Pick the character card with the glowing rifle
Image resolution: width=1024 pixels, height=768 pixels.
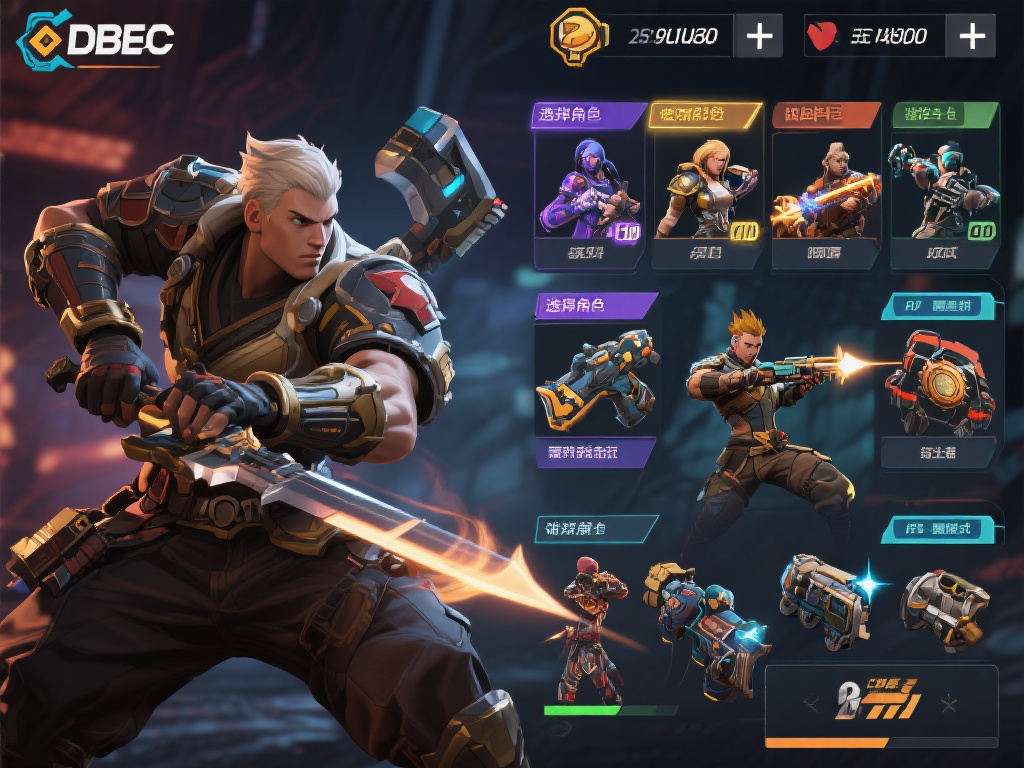[x=825, y=190]
